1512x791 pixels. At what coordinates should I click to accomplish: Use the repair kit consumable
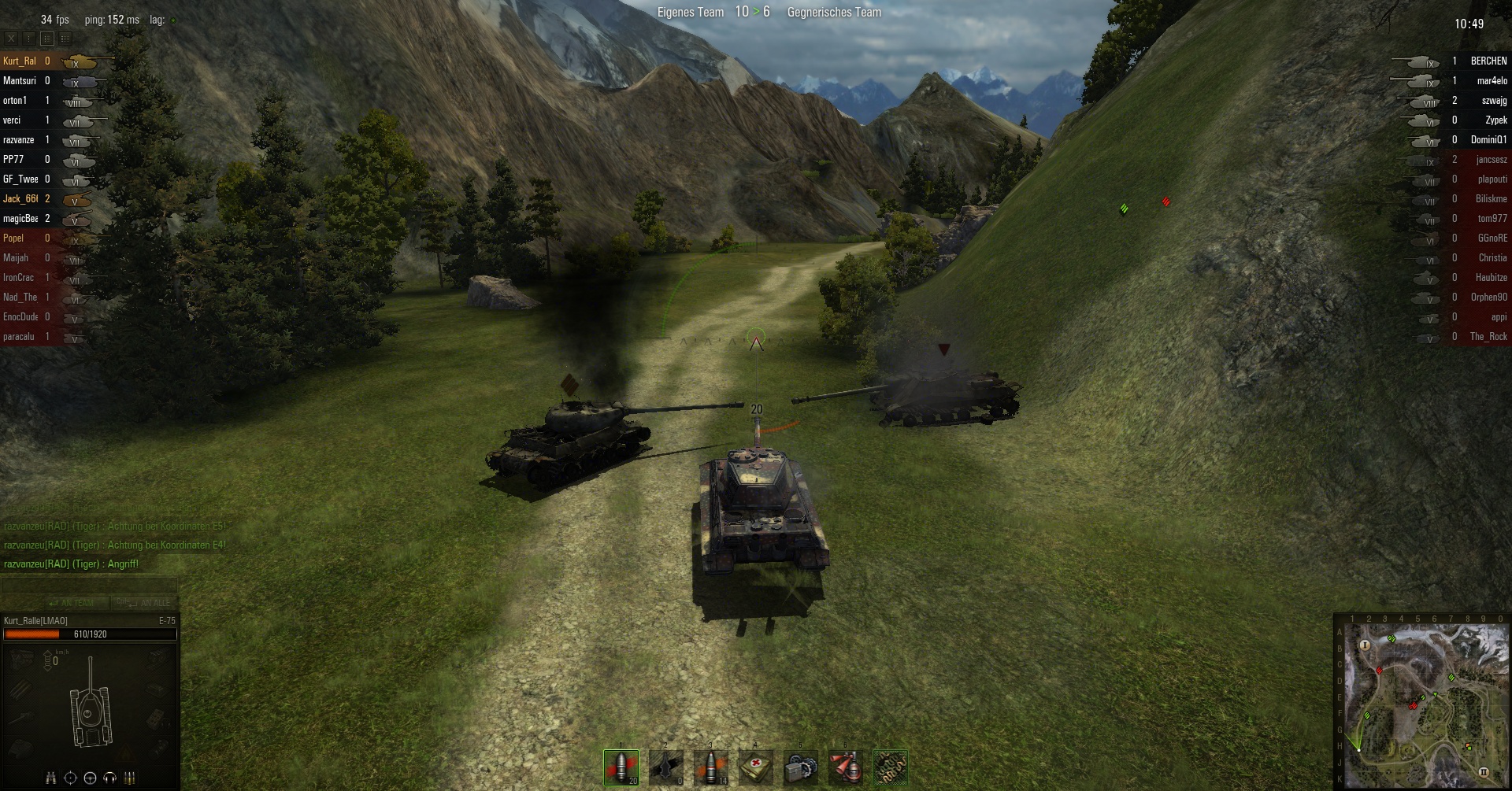[x=801, y=767]
